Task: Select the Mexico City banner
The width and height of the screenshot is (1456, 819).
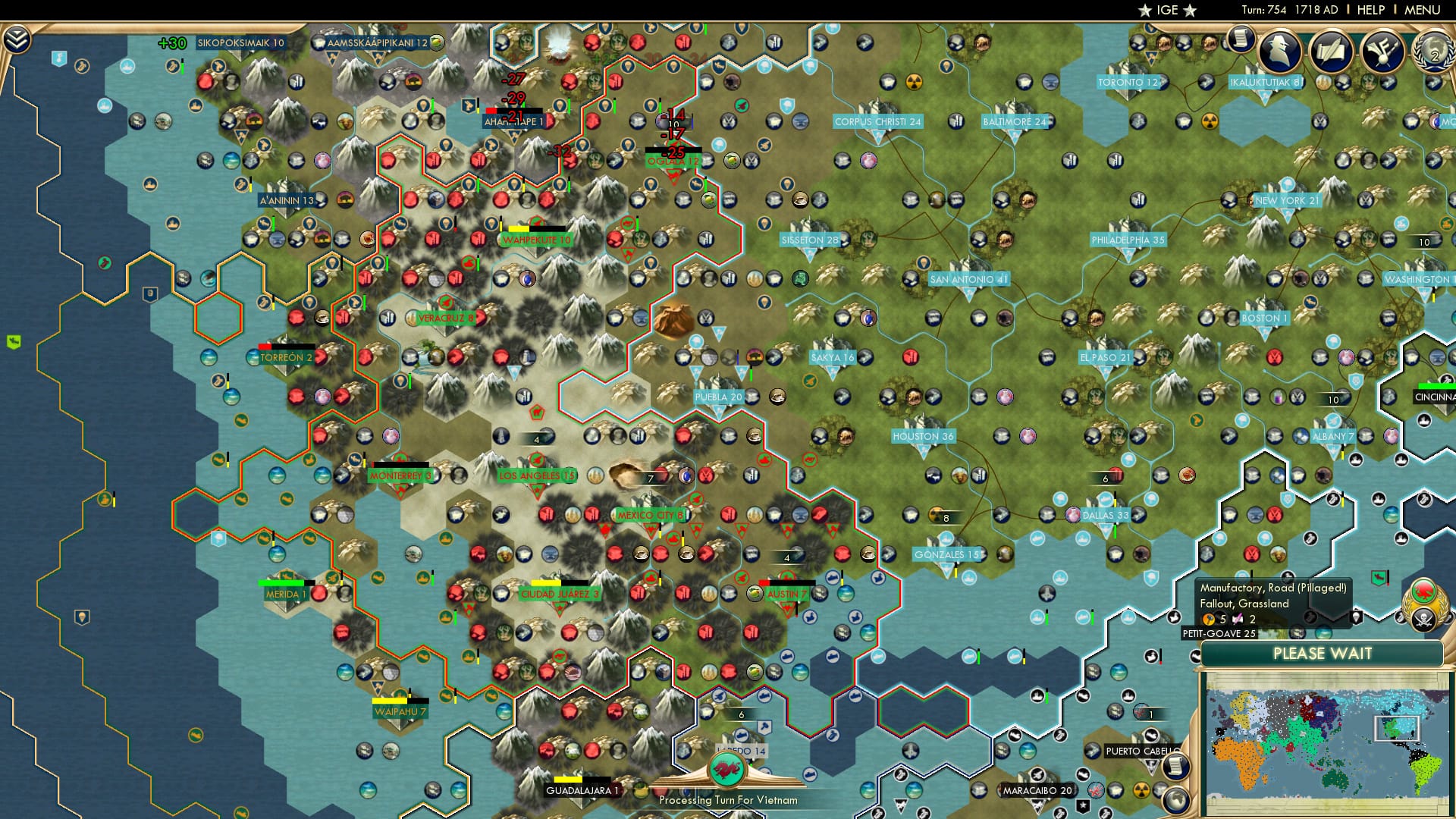Action: [651, 515]
